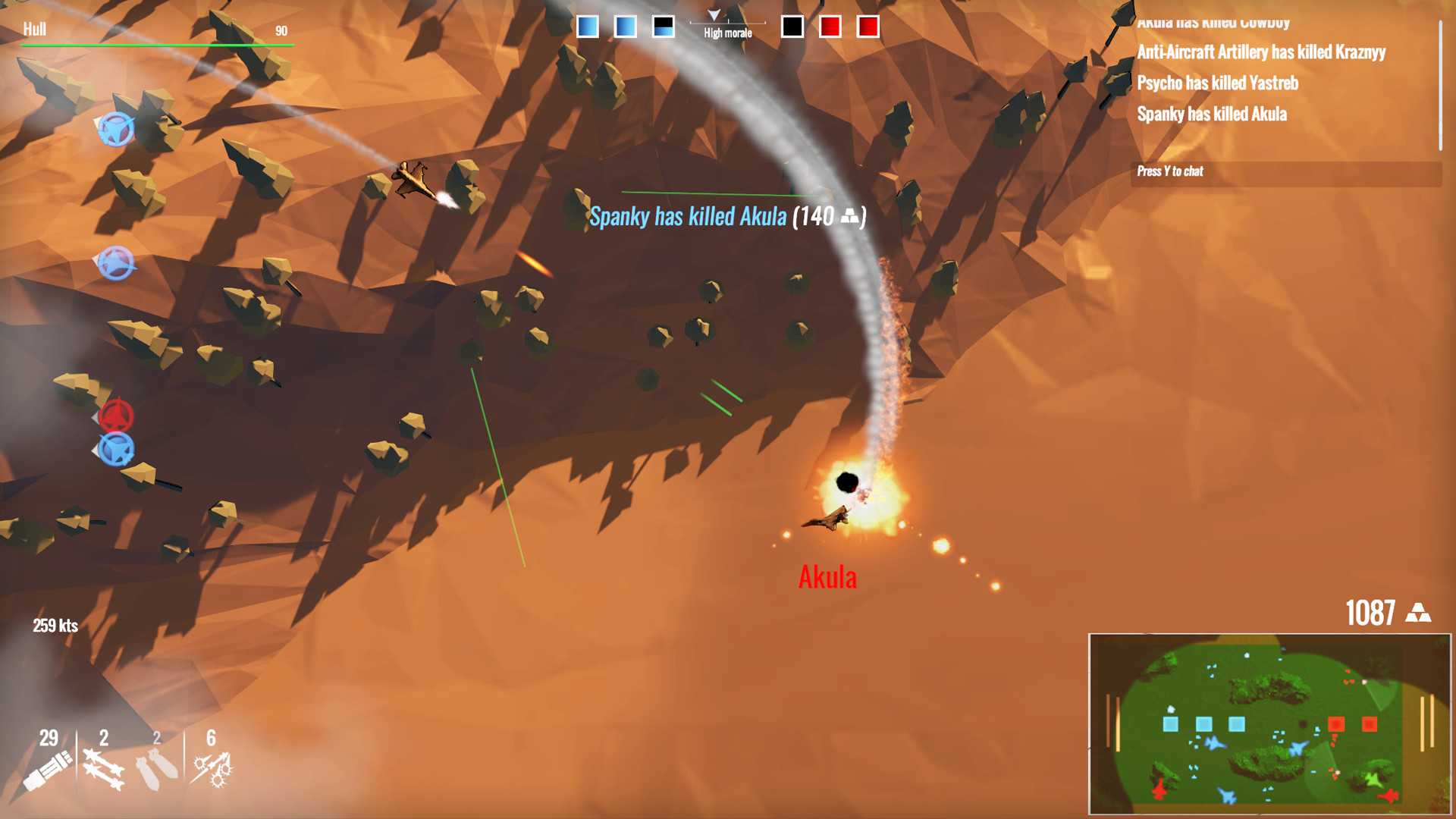Focus the chat input box
The image size is (1456, 819).
click(1285, 172)
